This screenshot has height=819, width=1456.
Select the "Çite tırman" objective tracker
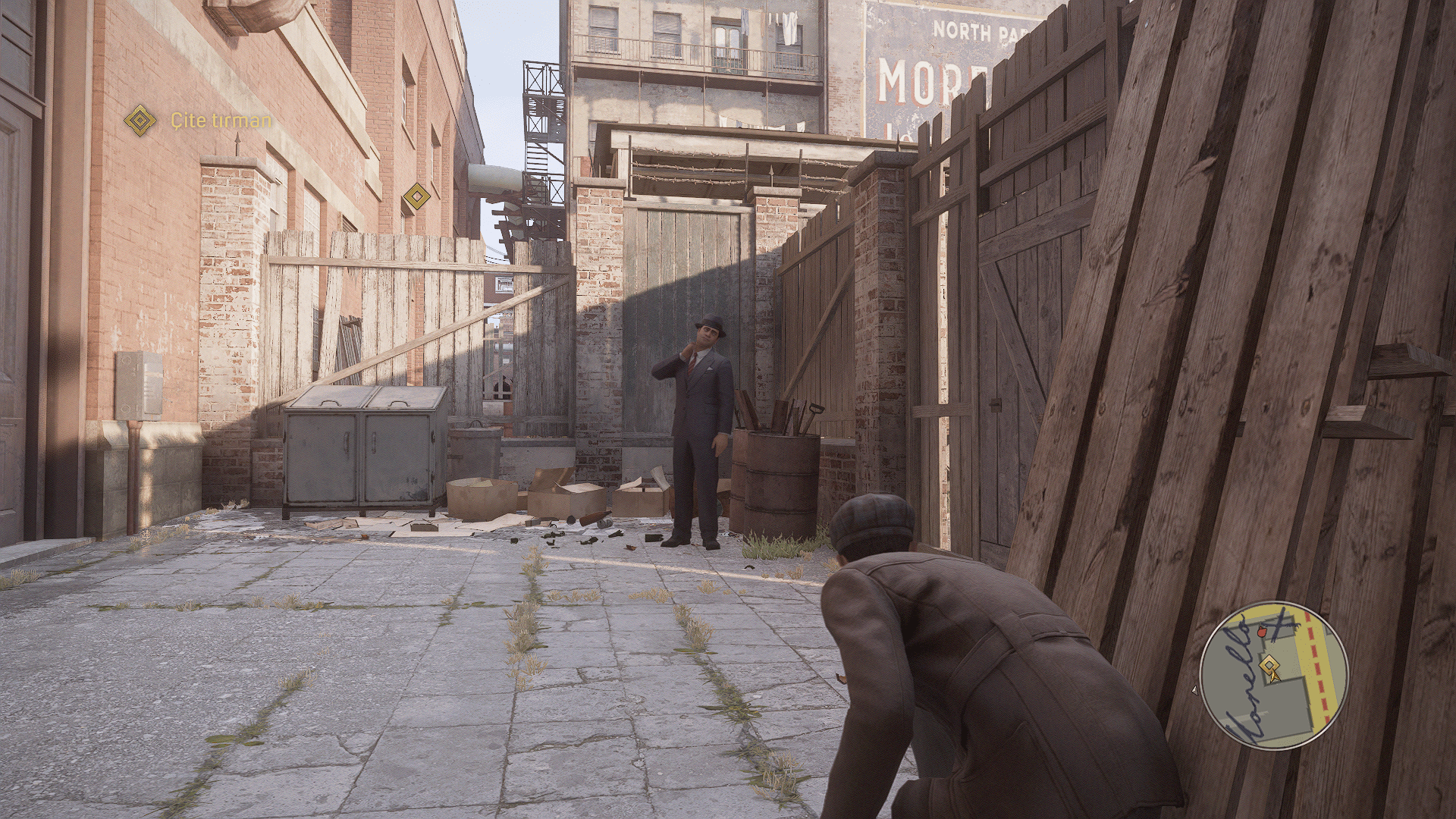pyautogui.click(x=199, y=120)
